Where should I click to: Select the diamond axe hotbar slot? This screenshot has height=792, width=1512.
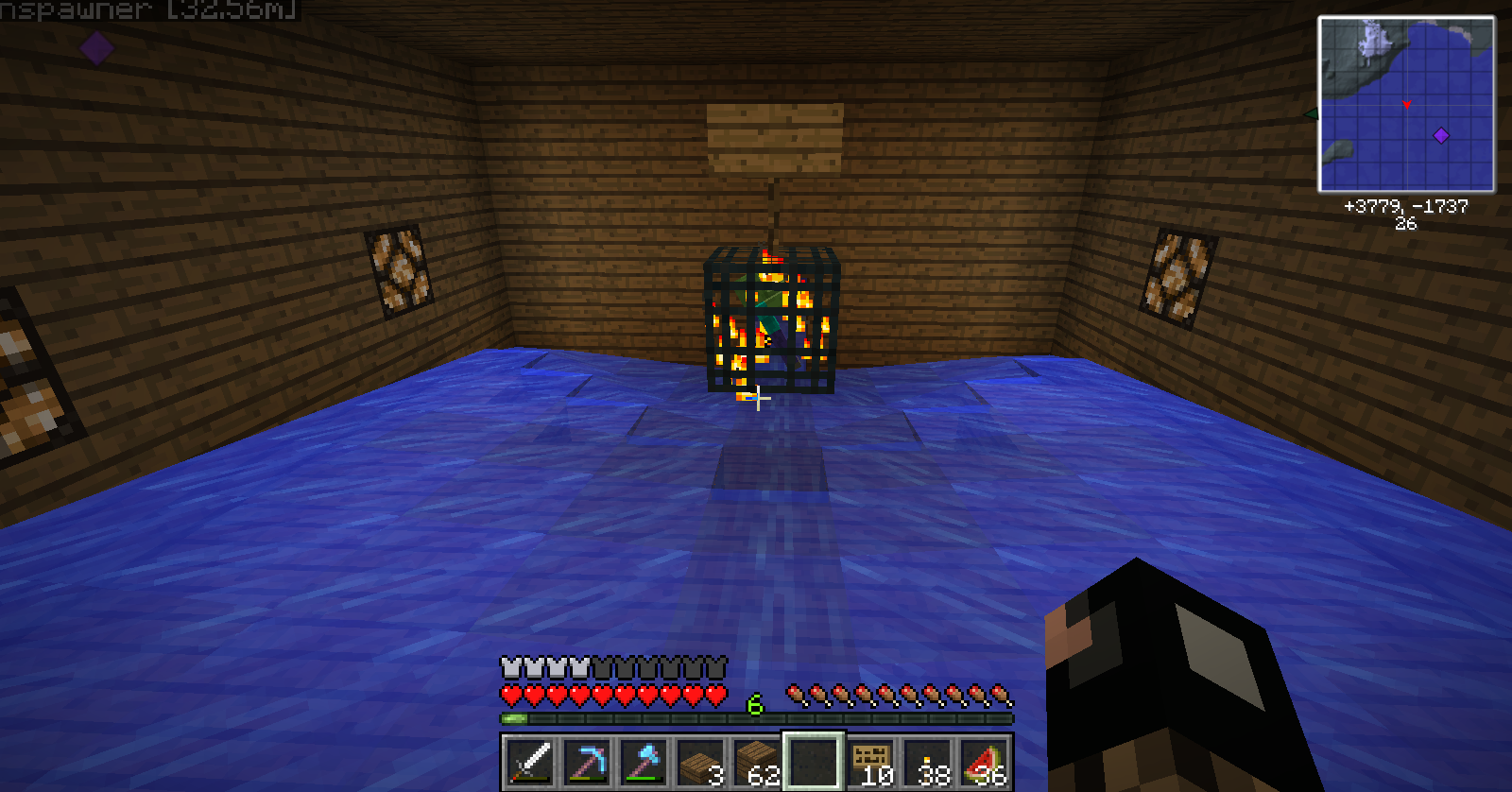[x=644, y=762]
